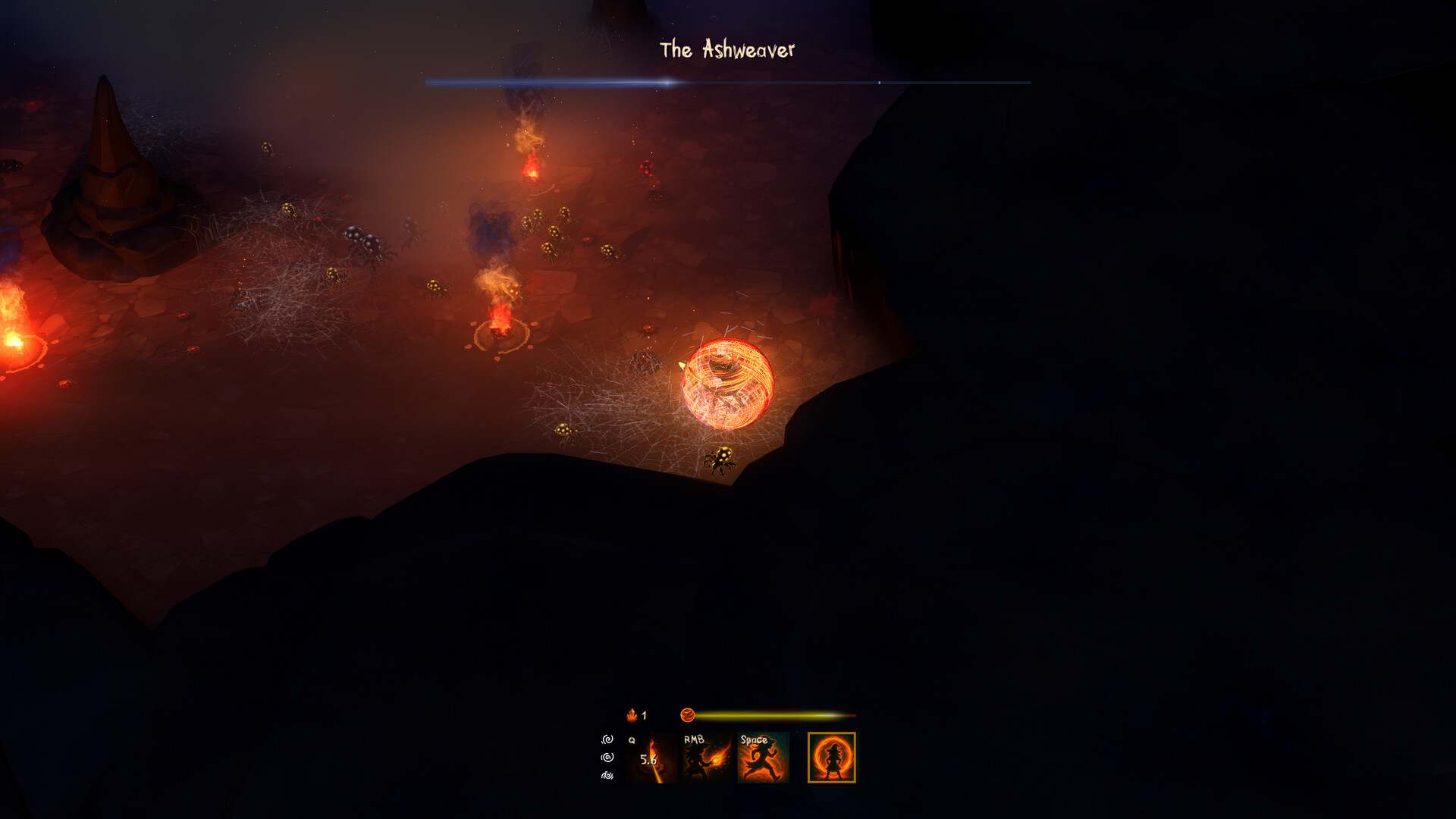Select the gold-framed fire shield ability

pyautogui.click(x=831, y=758)
